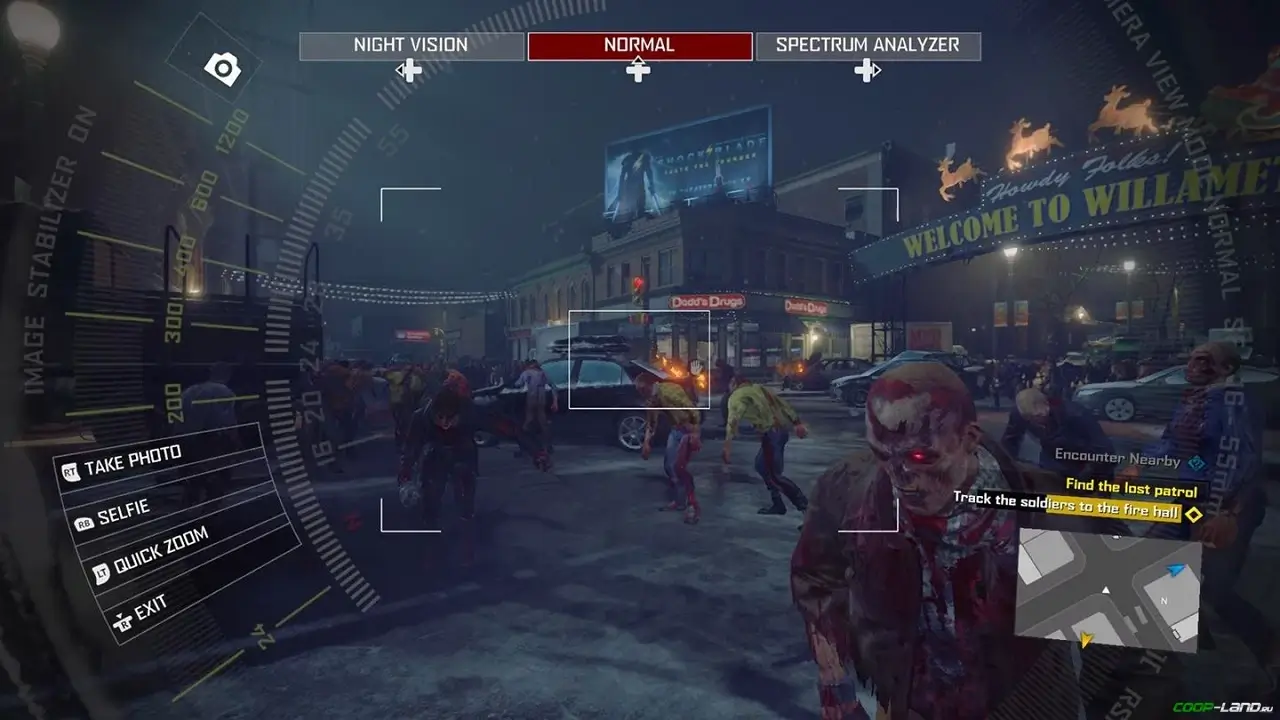Screen dimensions: 1280x720
Task: Click the up arrow under Normal filter
Action: 637,70
